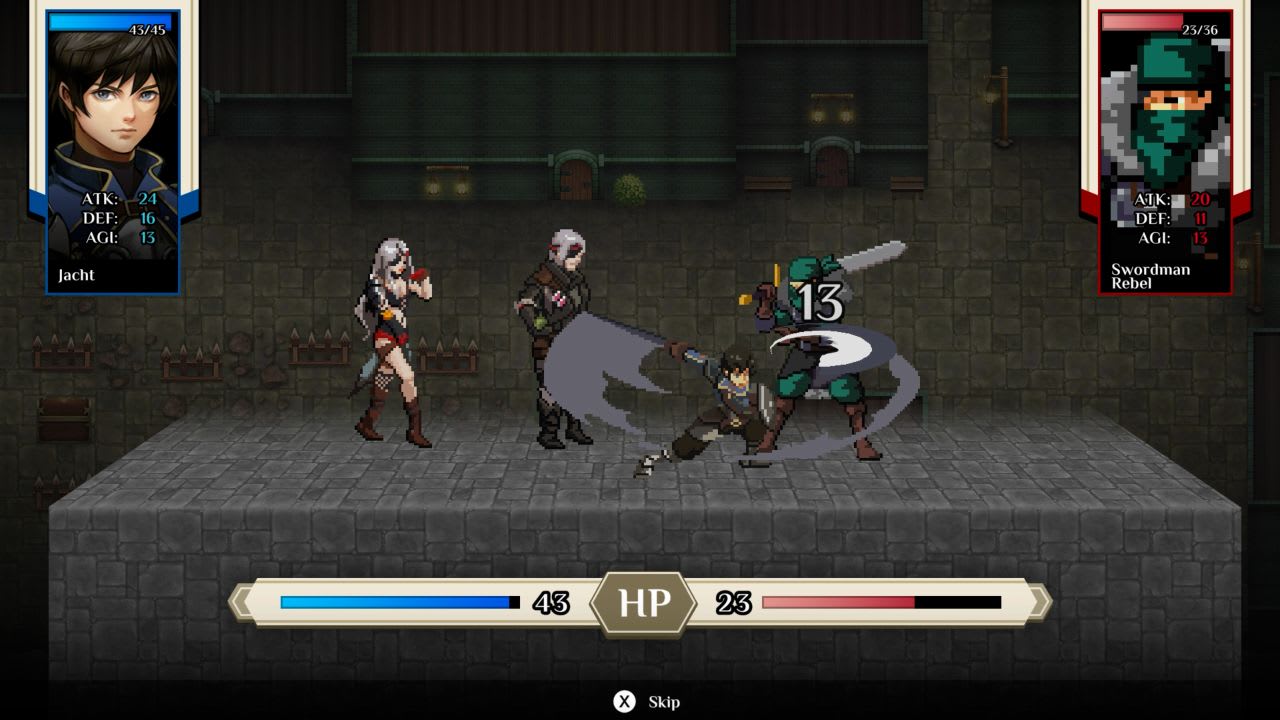Click the right arrow of the HP banner
1280x720 pixels.
point(1041,602)
